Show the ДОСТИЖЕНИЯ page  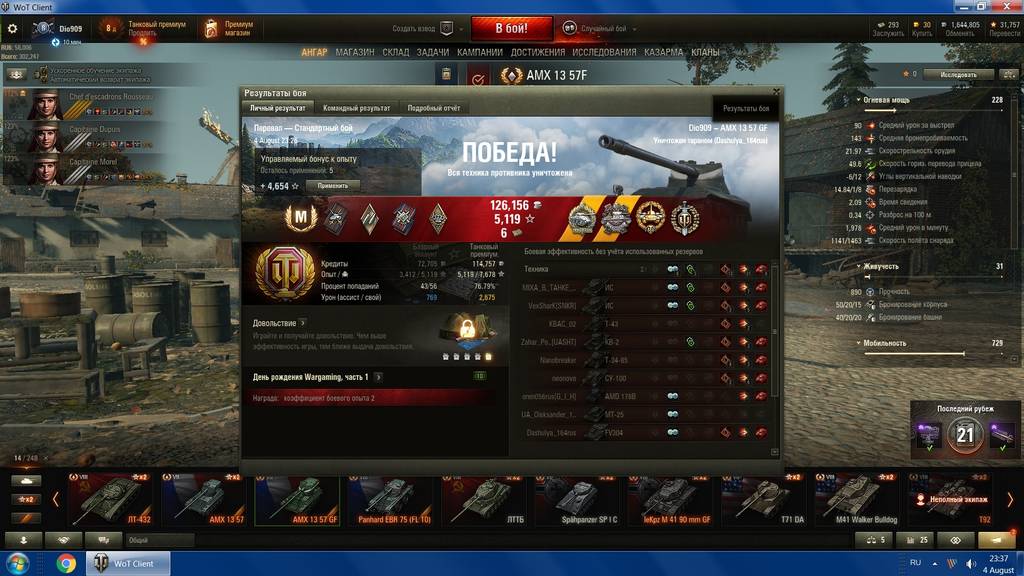[x=538, y=52]
